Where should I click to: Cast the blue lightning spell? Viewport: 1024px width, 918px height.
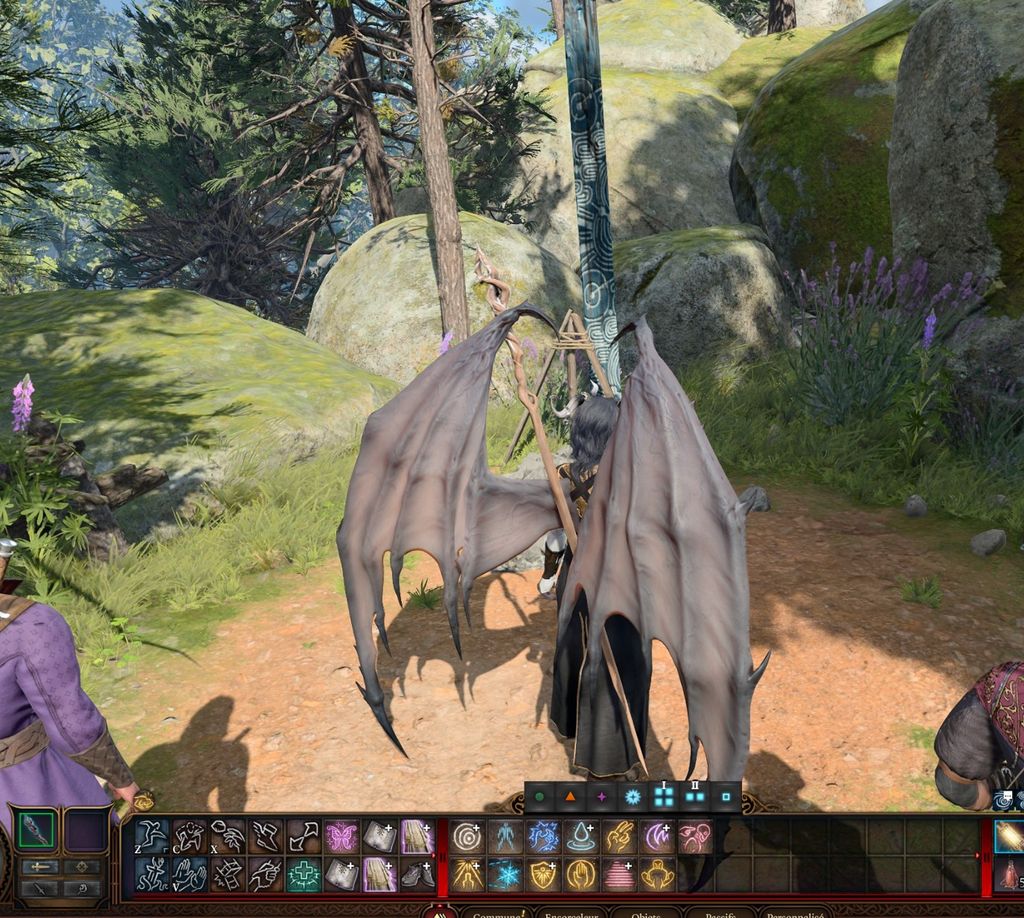point(542,836)
